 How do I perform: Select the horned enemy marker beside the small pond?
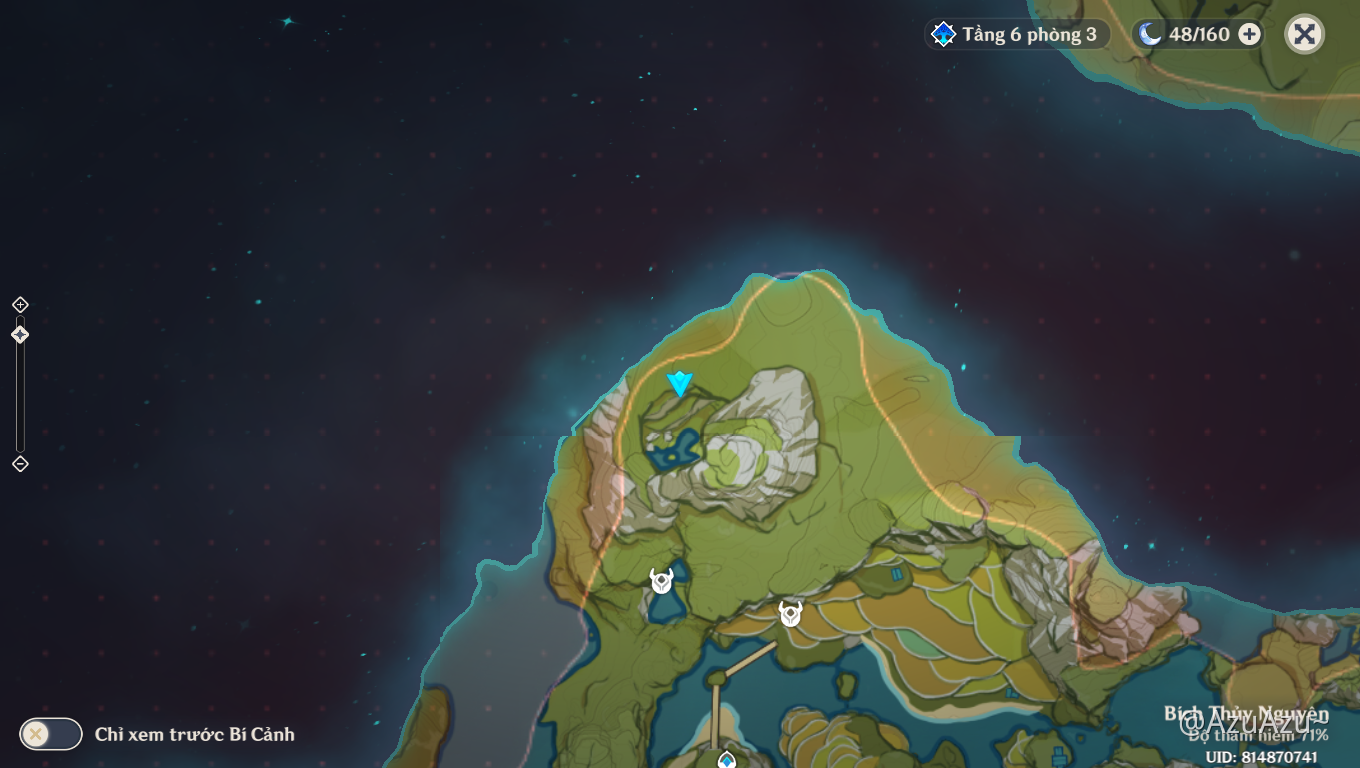pyautogui.click(x=661, y=581)
